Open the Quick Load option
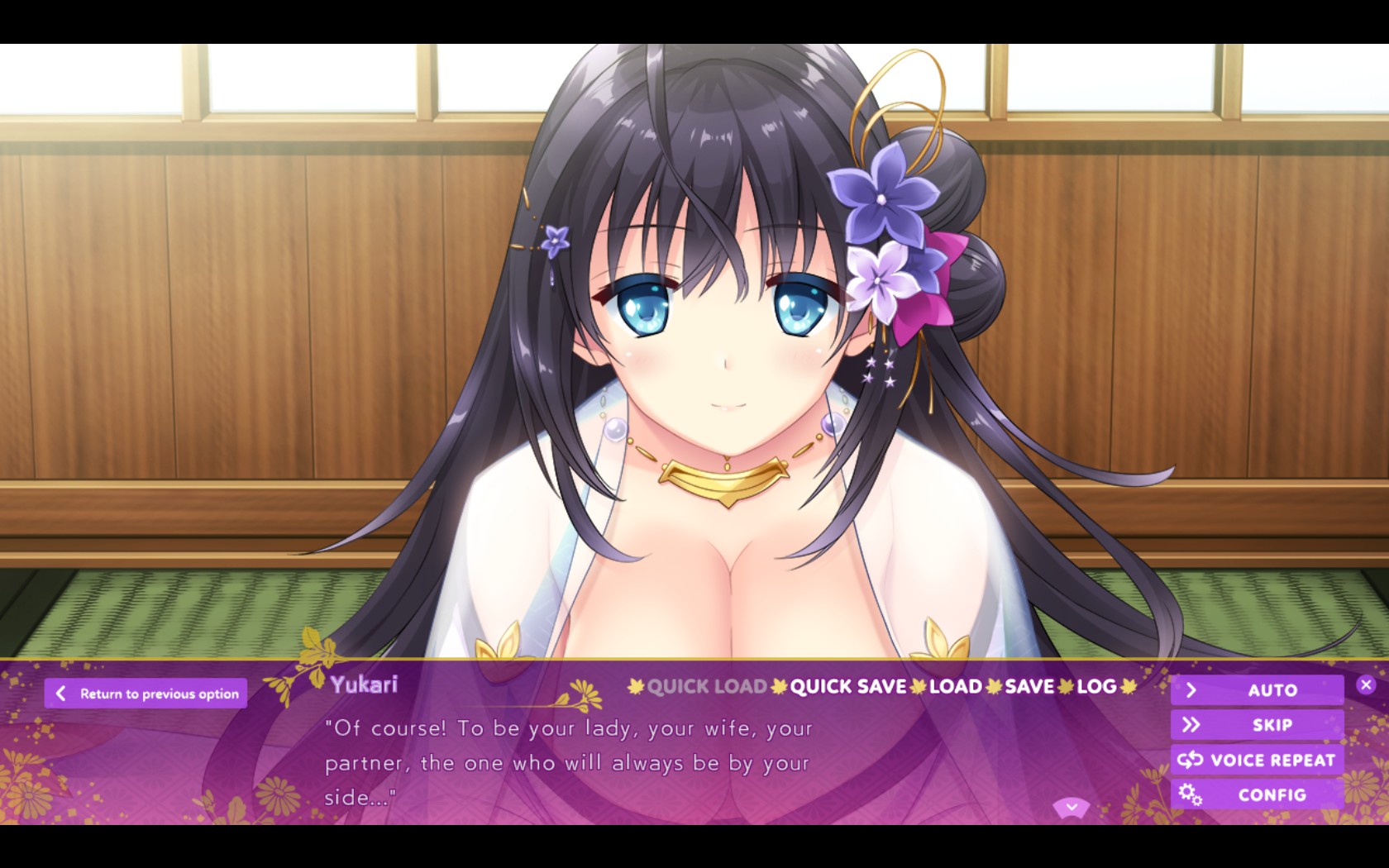The image size is (1389, 868). click(706, 686)
